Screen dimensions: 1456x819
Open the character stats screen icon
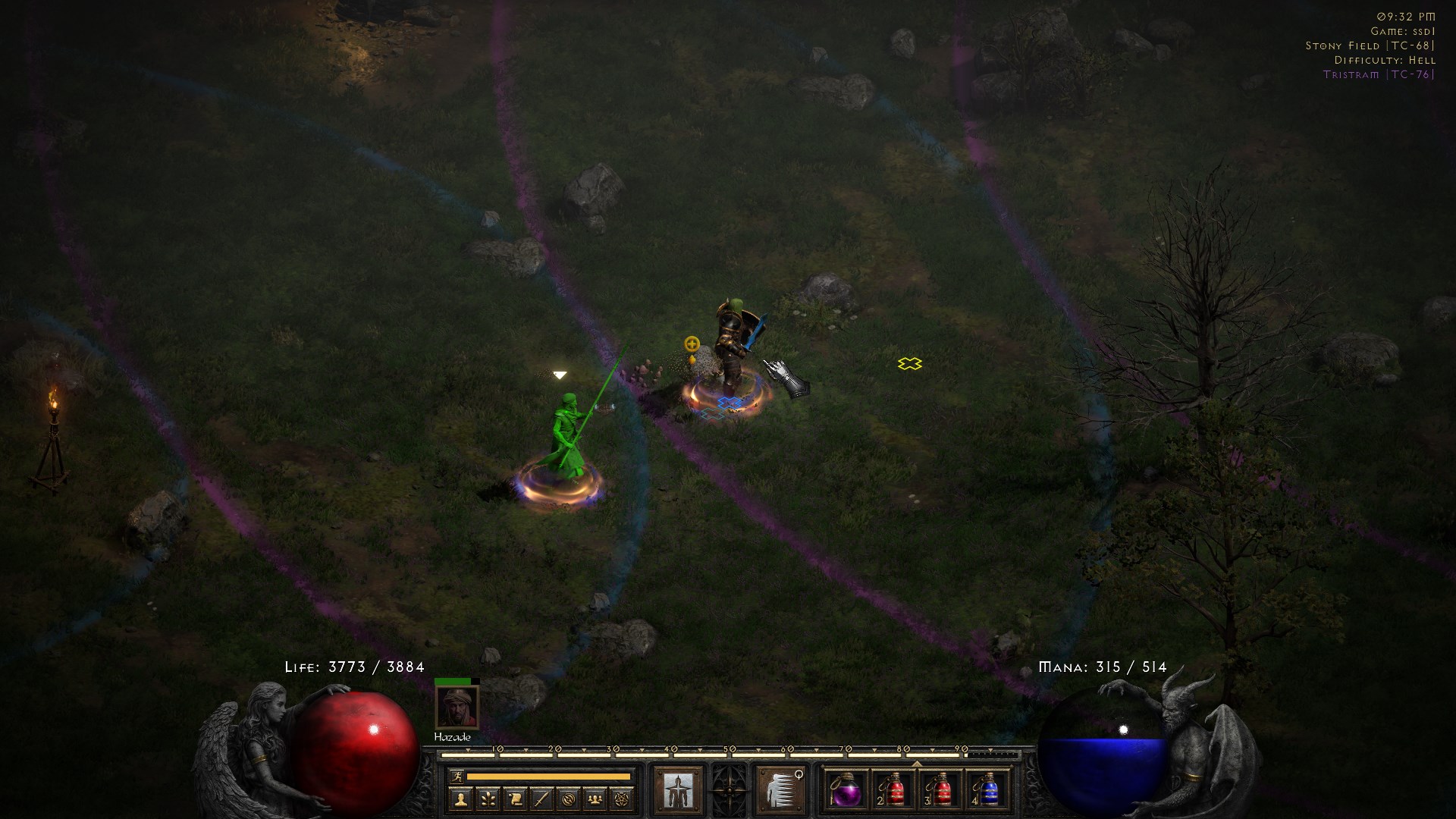coord(460,799)
